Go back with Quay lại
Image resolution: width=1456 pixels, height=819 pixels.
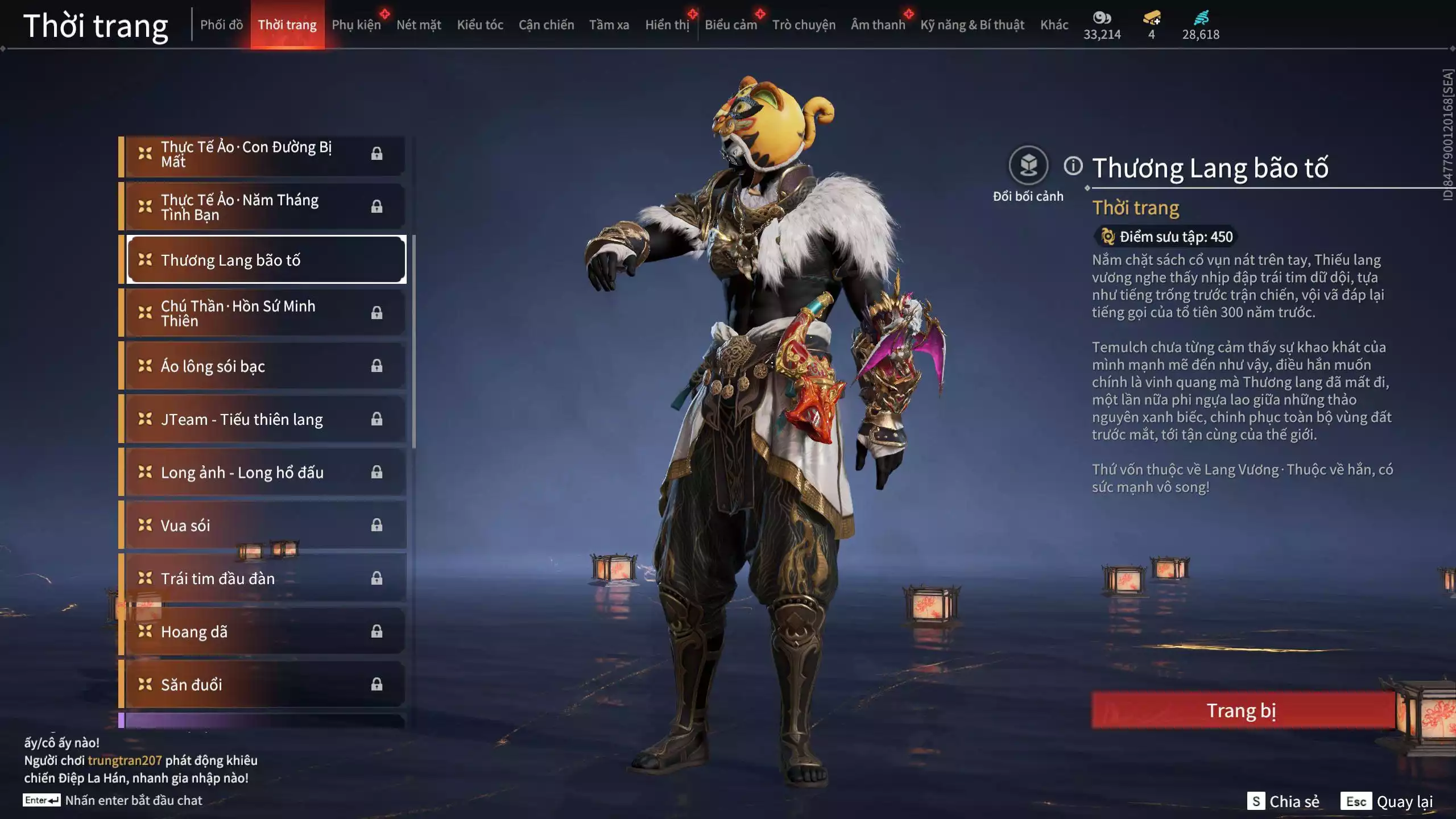(x=1387, y=801)
